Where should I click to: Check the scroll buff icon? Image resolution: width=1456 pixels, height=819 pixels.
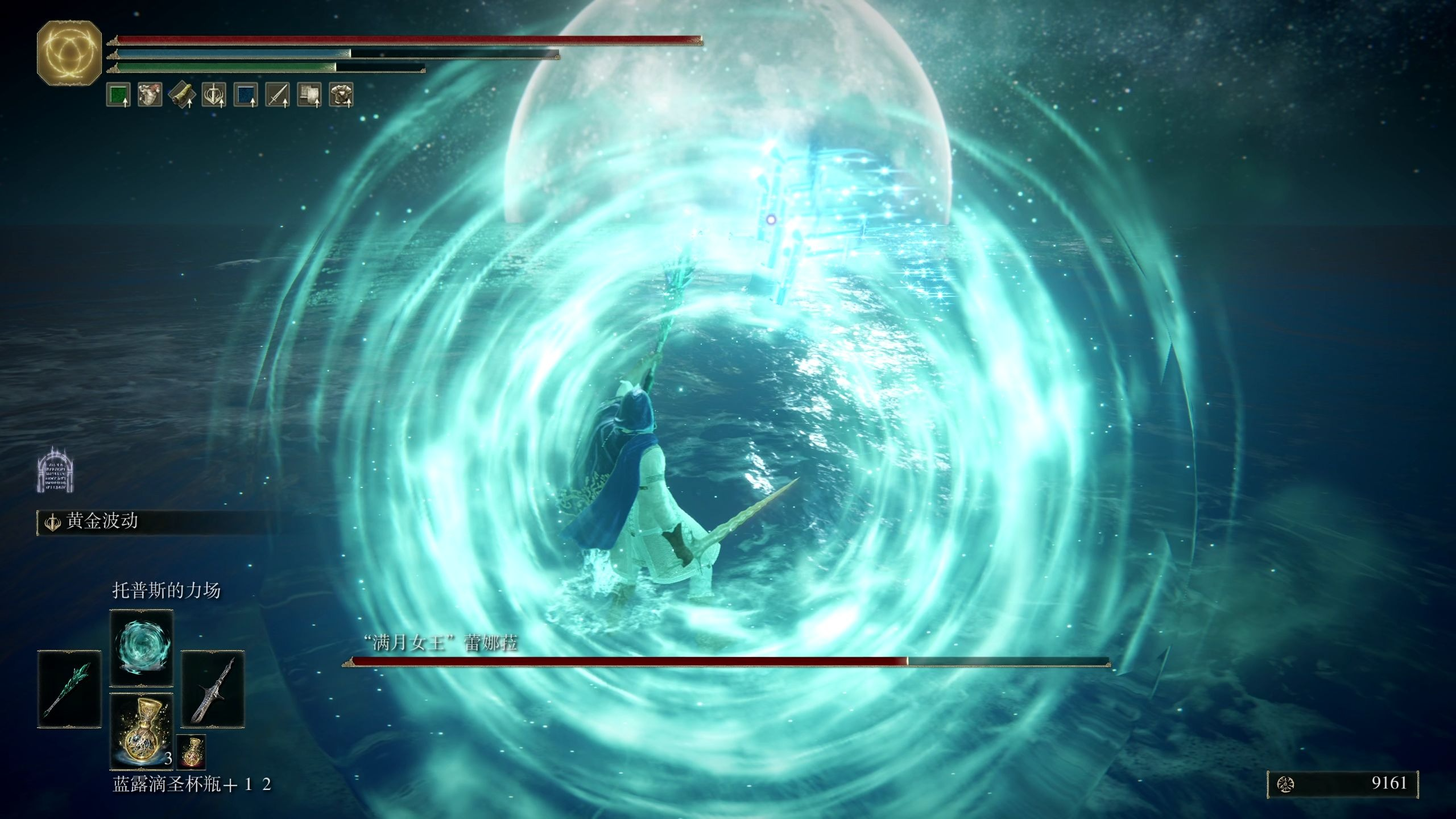pyautogui.click(x=182, y=95)
